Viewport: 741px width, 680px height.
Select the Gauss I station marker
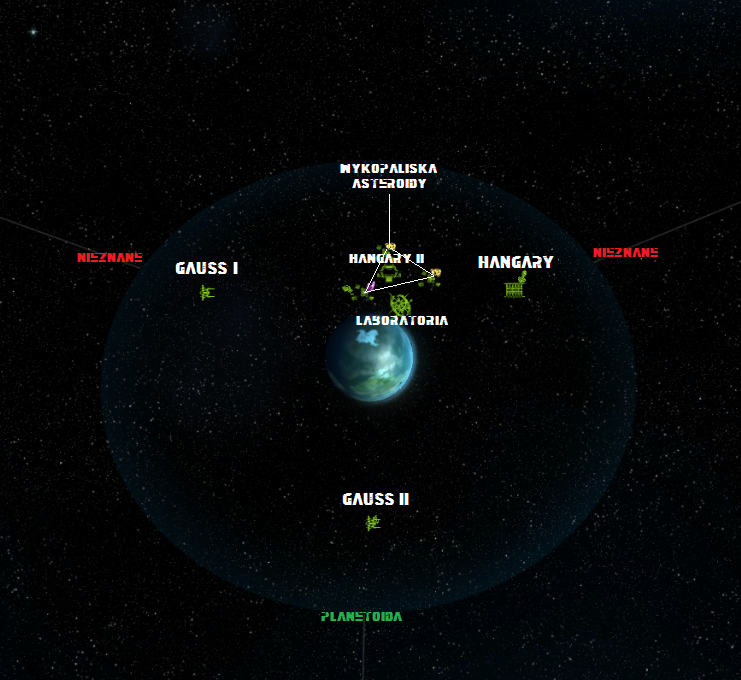pyautogui.click(x=207, y=292)
